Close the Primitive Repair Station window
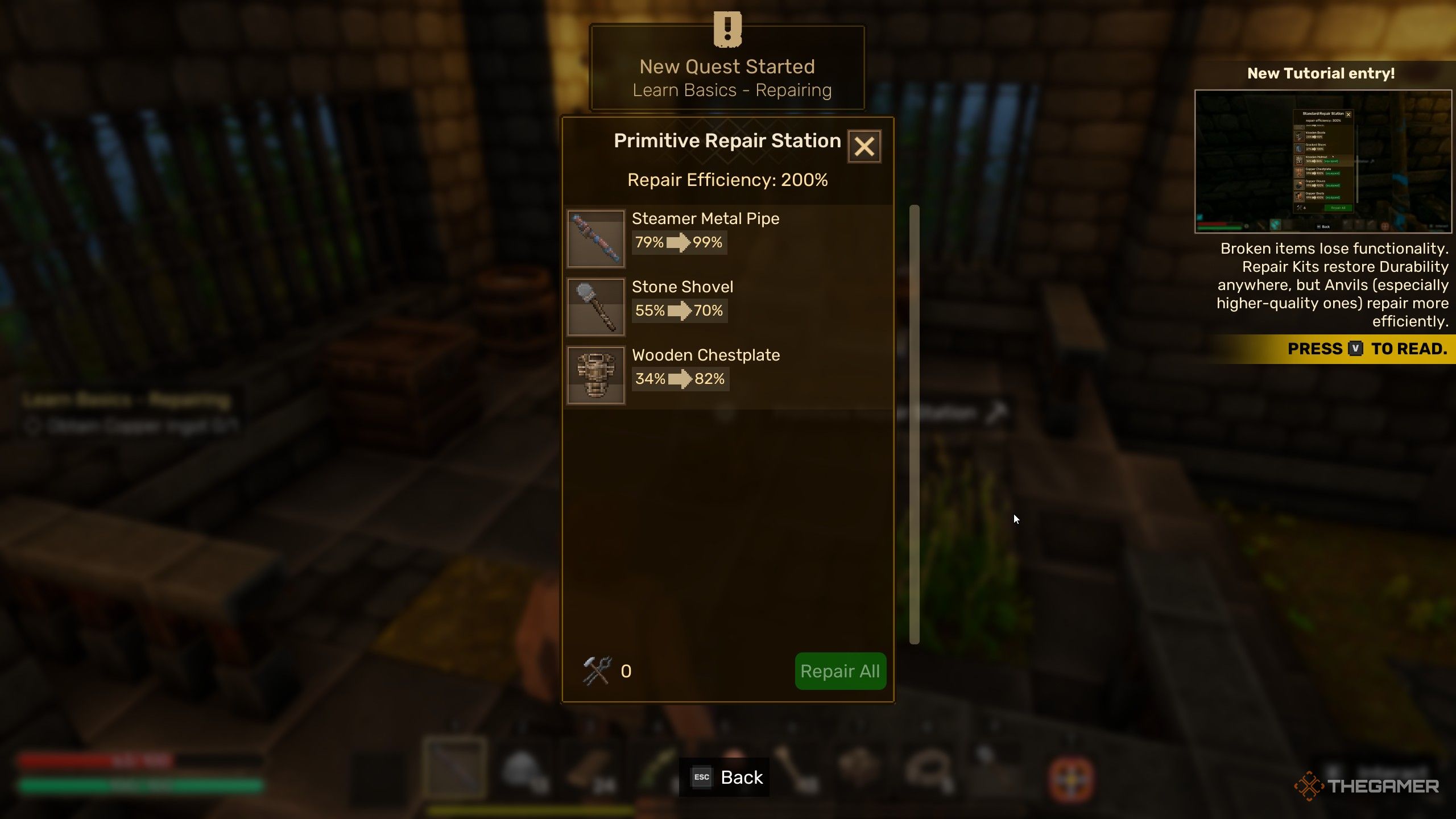The height and width of the screenshot is (819, 1456). coord(864,147)
